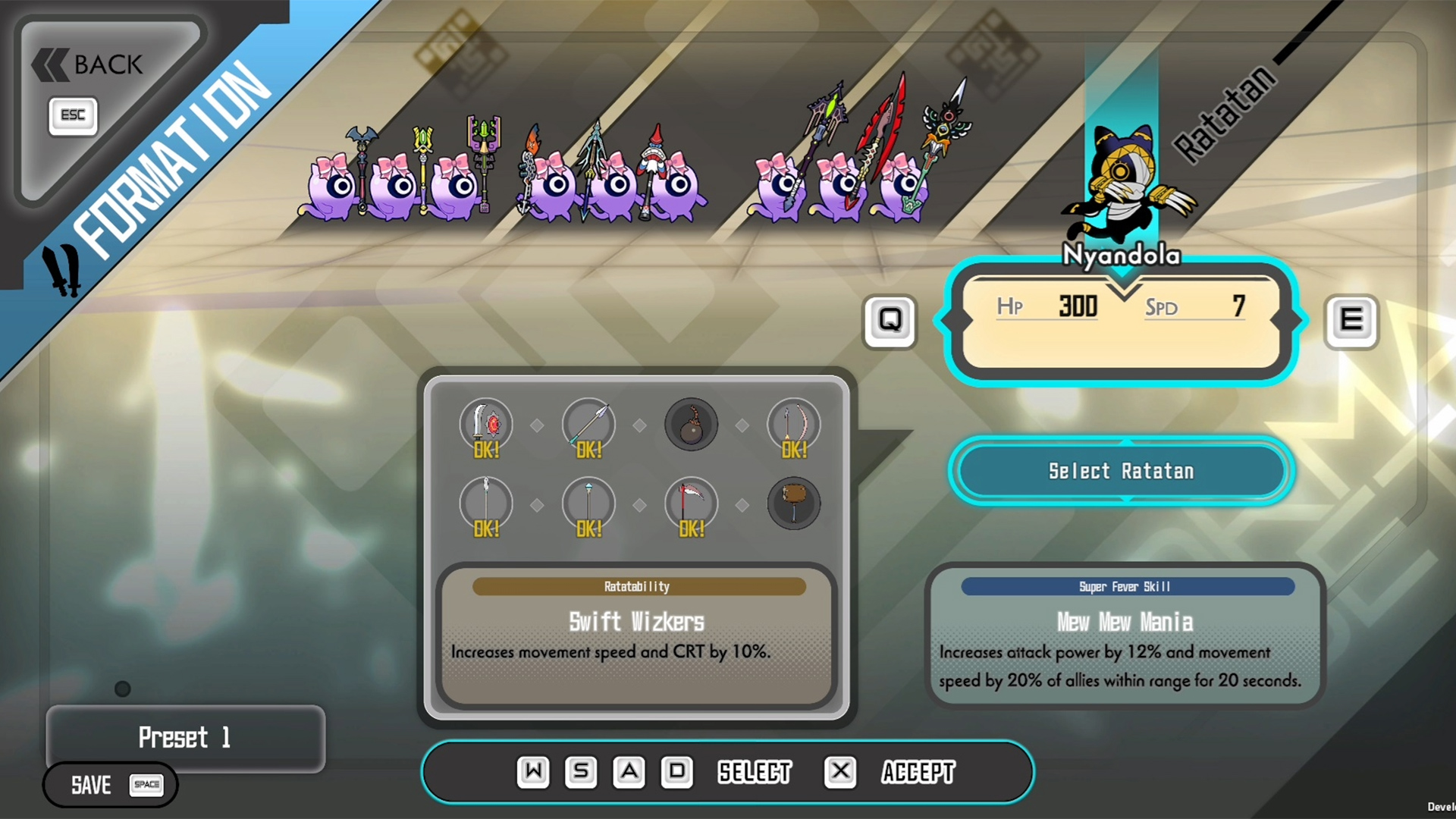The height and width of the screenshot is (819, 1456).
Task: Confirm with the Select Ratatan button
Action: pyautogui.click(x=1121, y=471)
